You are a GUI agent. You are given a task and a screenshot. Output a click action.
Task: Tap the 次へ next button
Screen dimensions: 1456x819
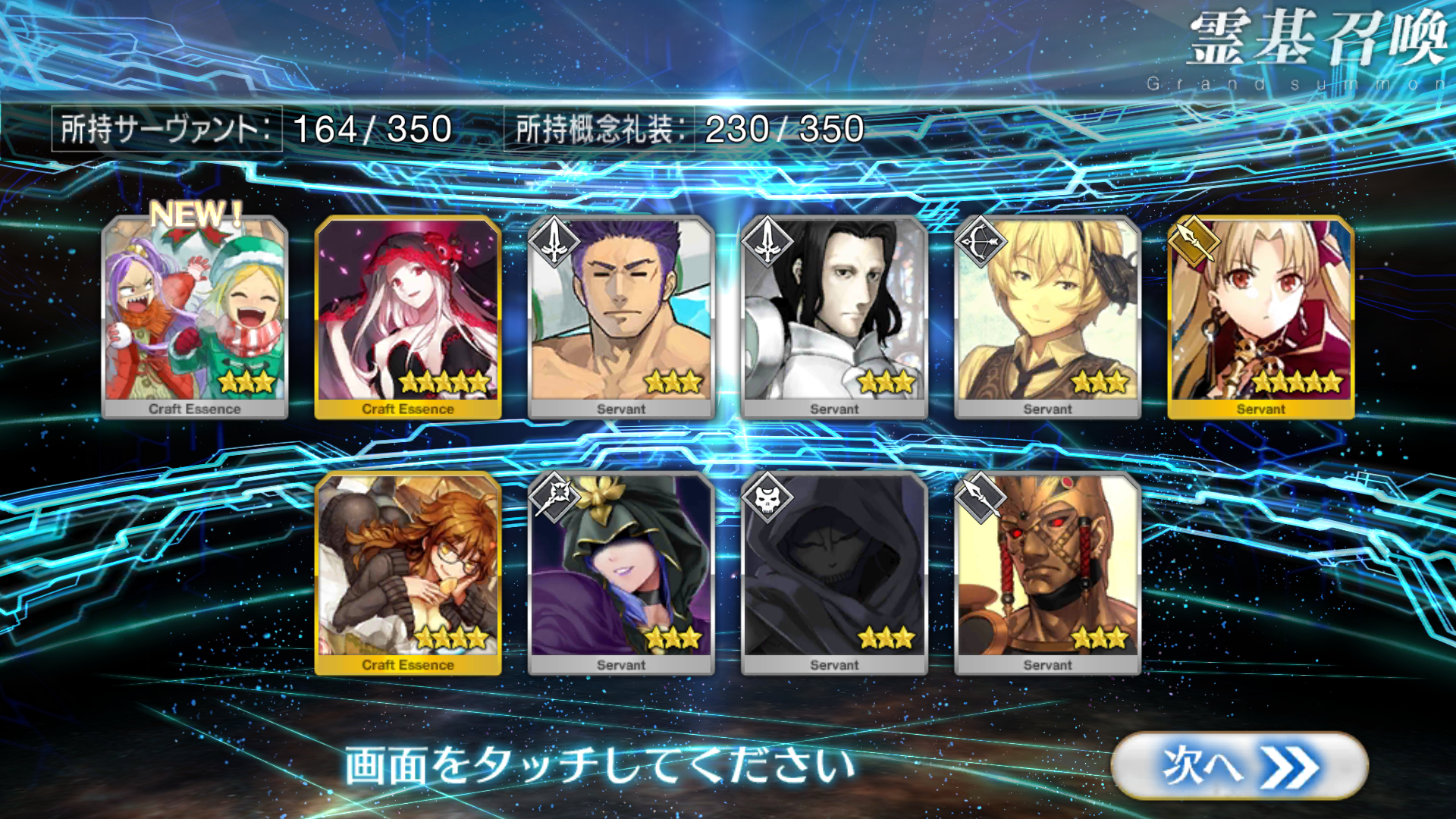1239,766
